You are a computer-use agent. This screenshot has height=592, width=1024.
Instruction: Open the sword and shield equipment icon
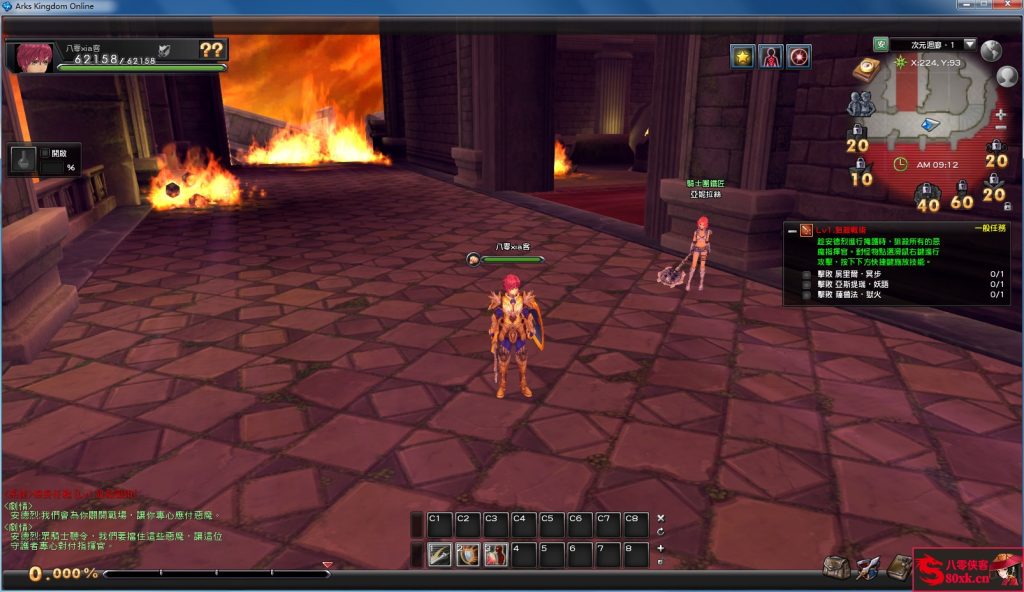867,567
